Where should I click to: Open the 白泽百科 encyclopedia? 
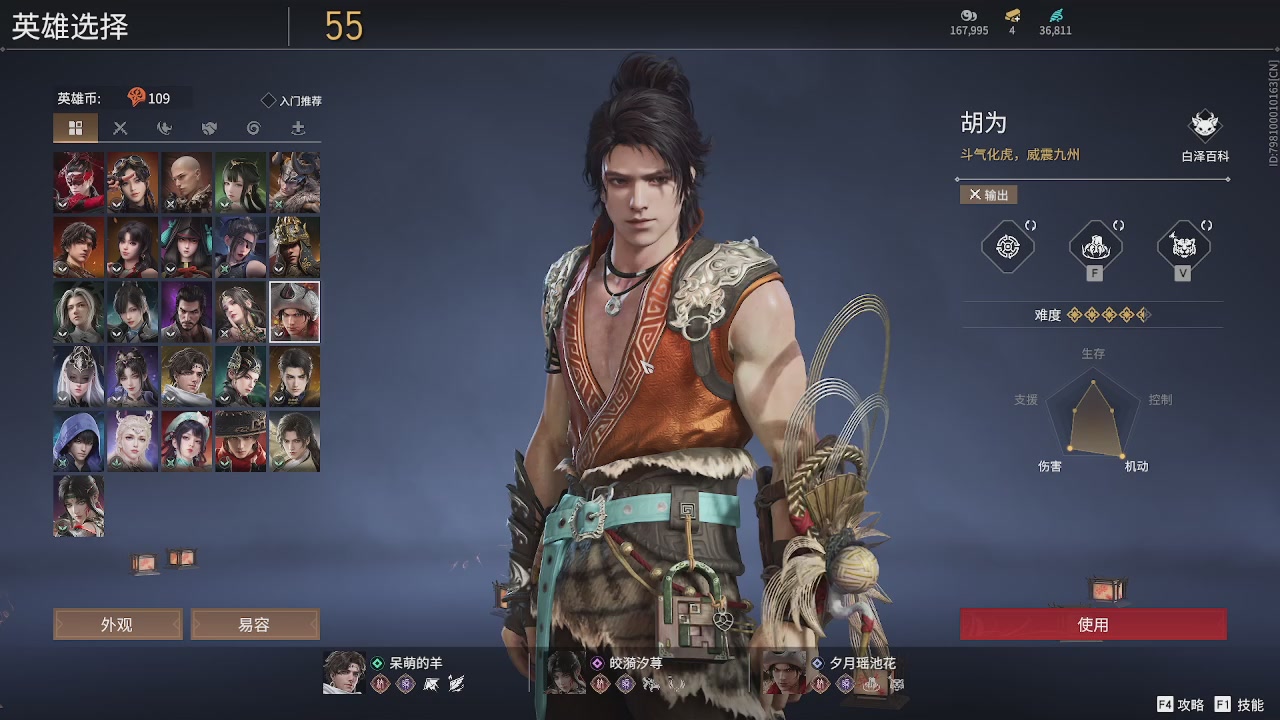click(x=1205, y=135)
